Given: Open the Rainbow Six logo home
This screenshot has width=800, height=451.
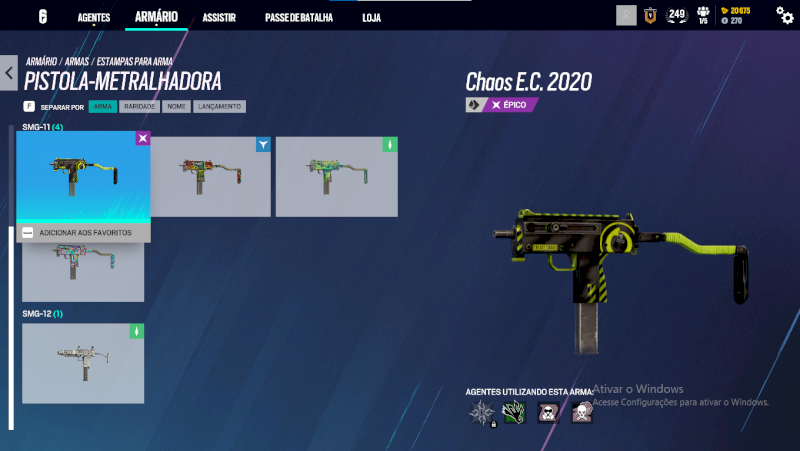Looking at the screenshot, I should pyautogui.click(x=43, y=17).
